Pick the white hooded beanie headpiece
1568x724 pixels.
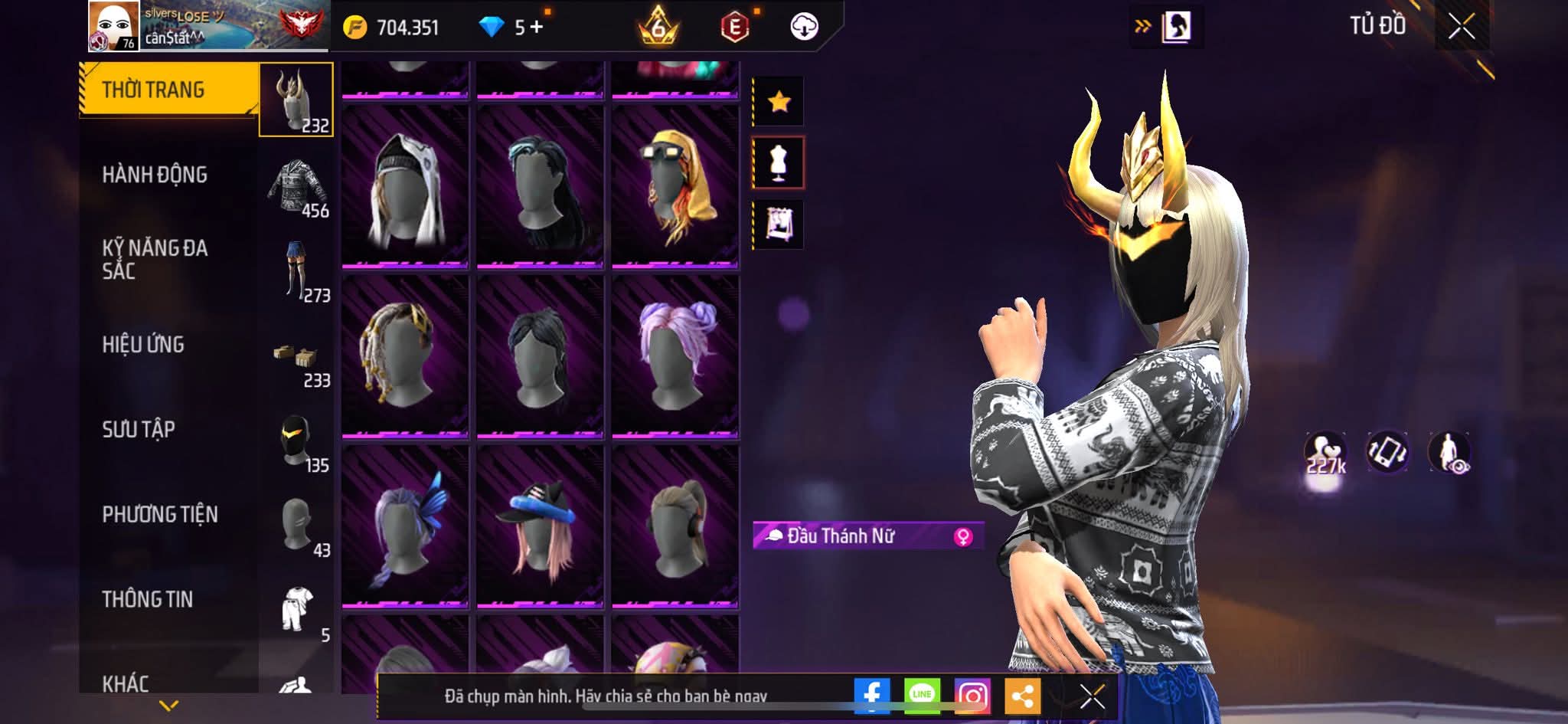[x=404, y=188]
